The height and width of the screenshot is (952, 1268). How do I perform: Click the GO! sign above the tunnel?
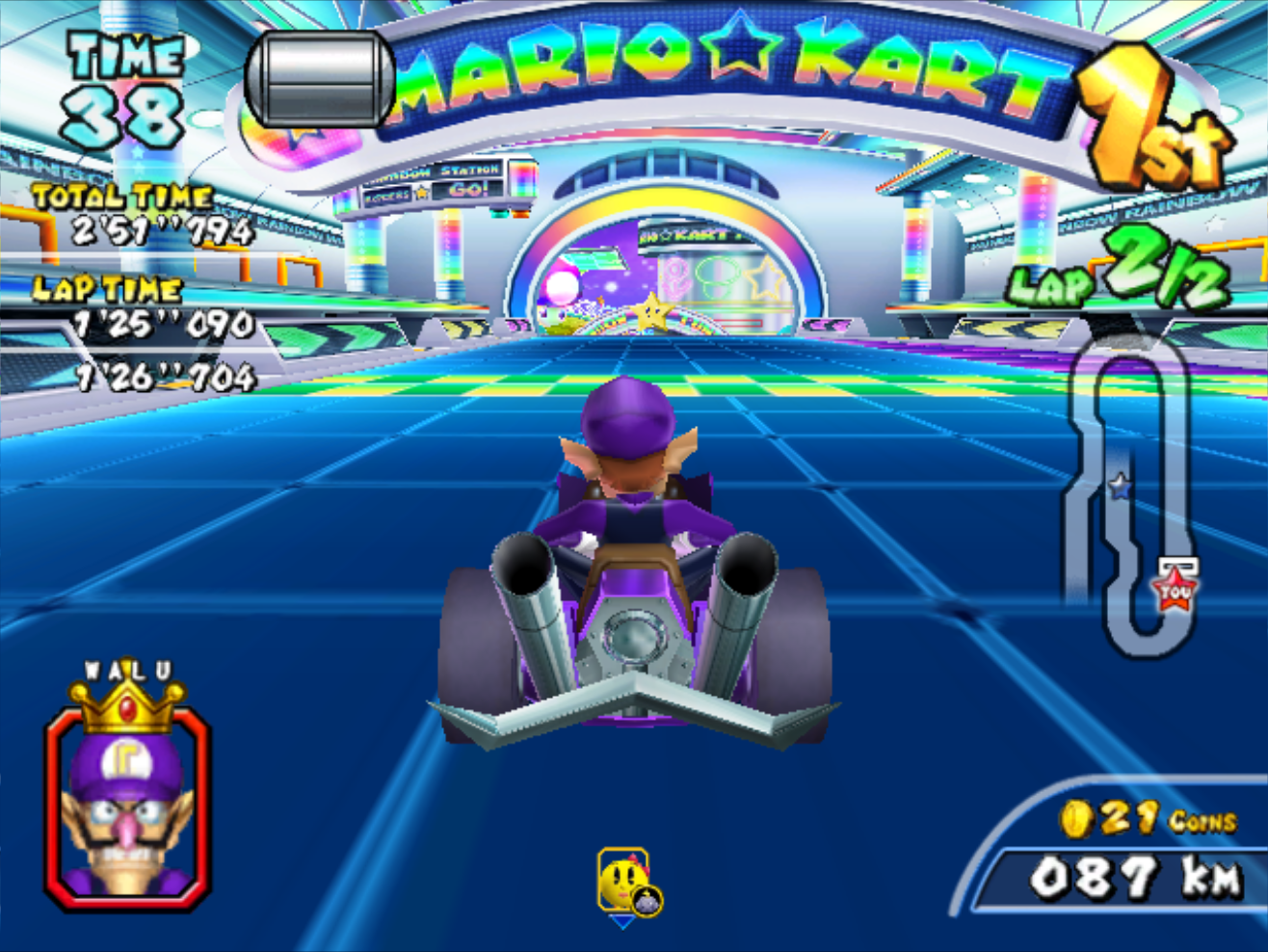(x=468, y=191)
